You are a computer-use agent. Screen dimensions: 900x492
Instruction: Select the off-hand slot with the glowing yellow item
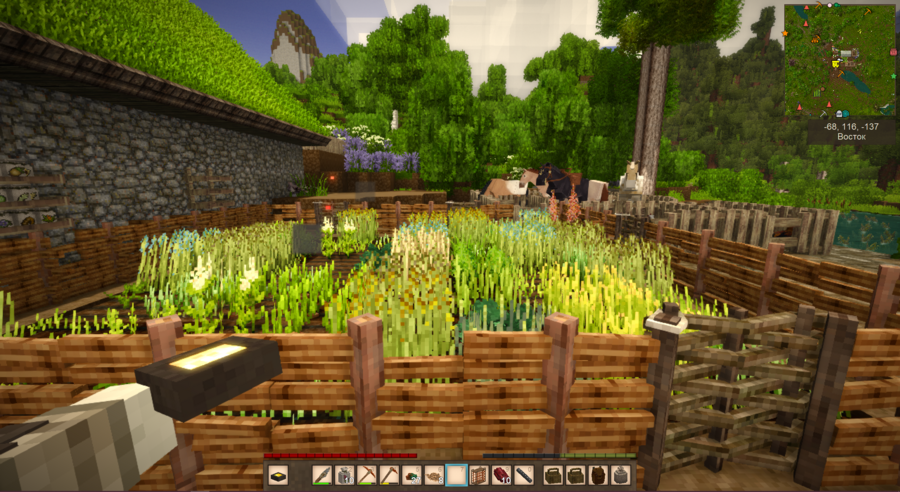coord(279,475)
